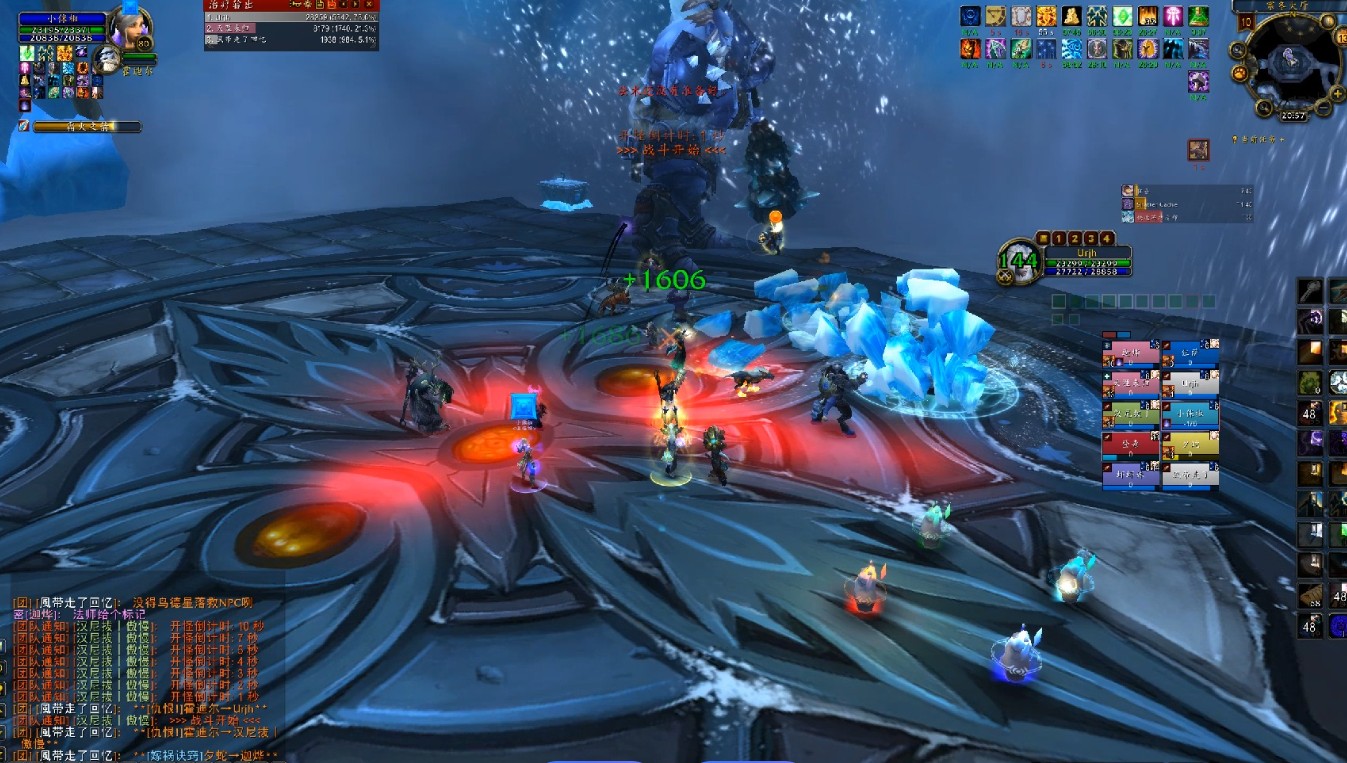The width and height of the screenshot is (1347, 763).
Task: Click the clock below the minimap
Action: point(1295,116)
